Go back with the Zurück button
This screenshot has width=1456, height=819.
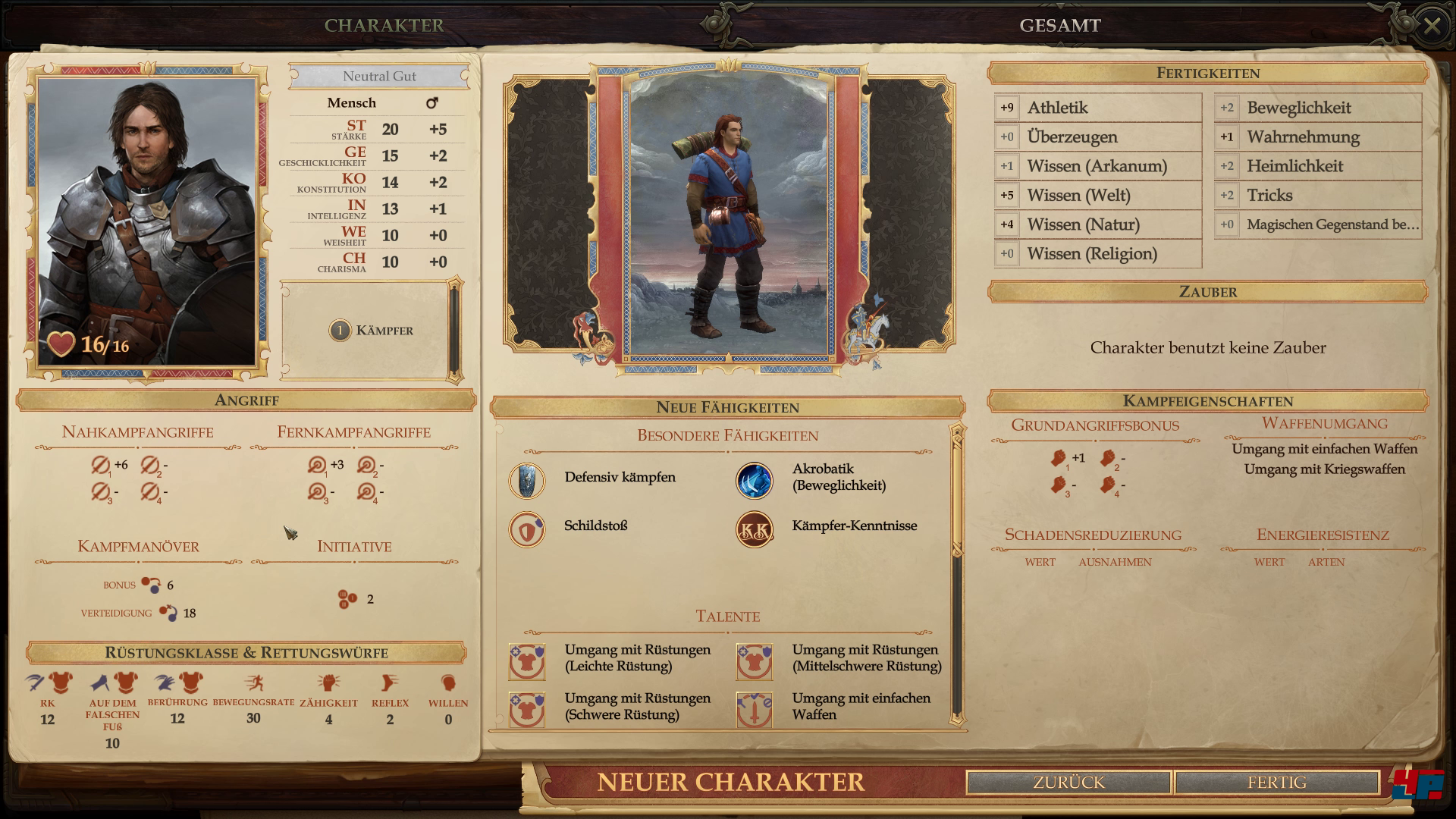pyautogui.click(x=1068, y=782)
